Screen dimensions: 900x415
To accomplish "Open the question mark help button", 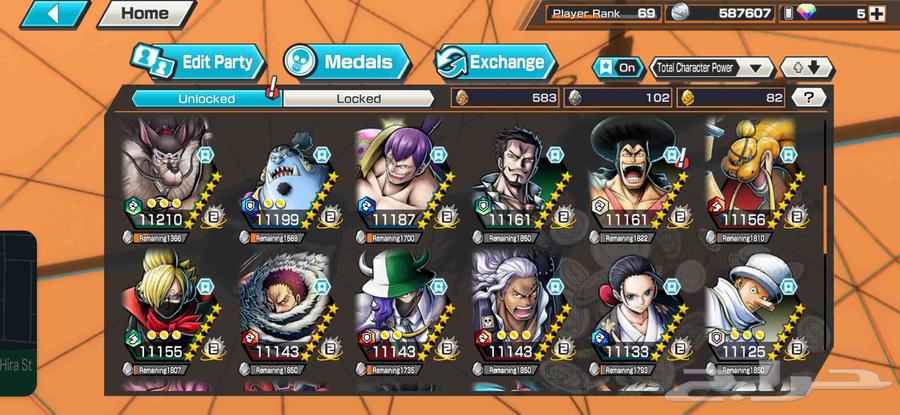I will click(807, 98).
